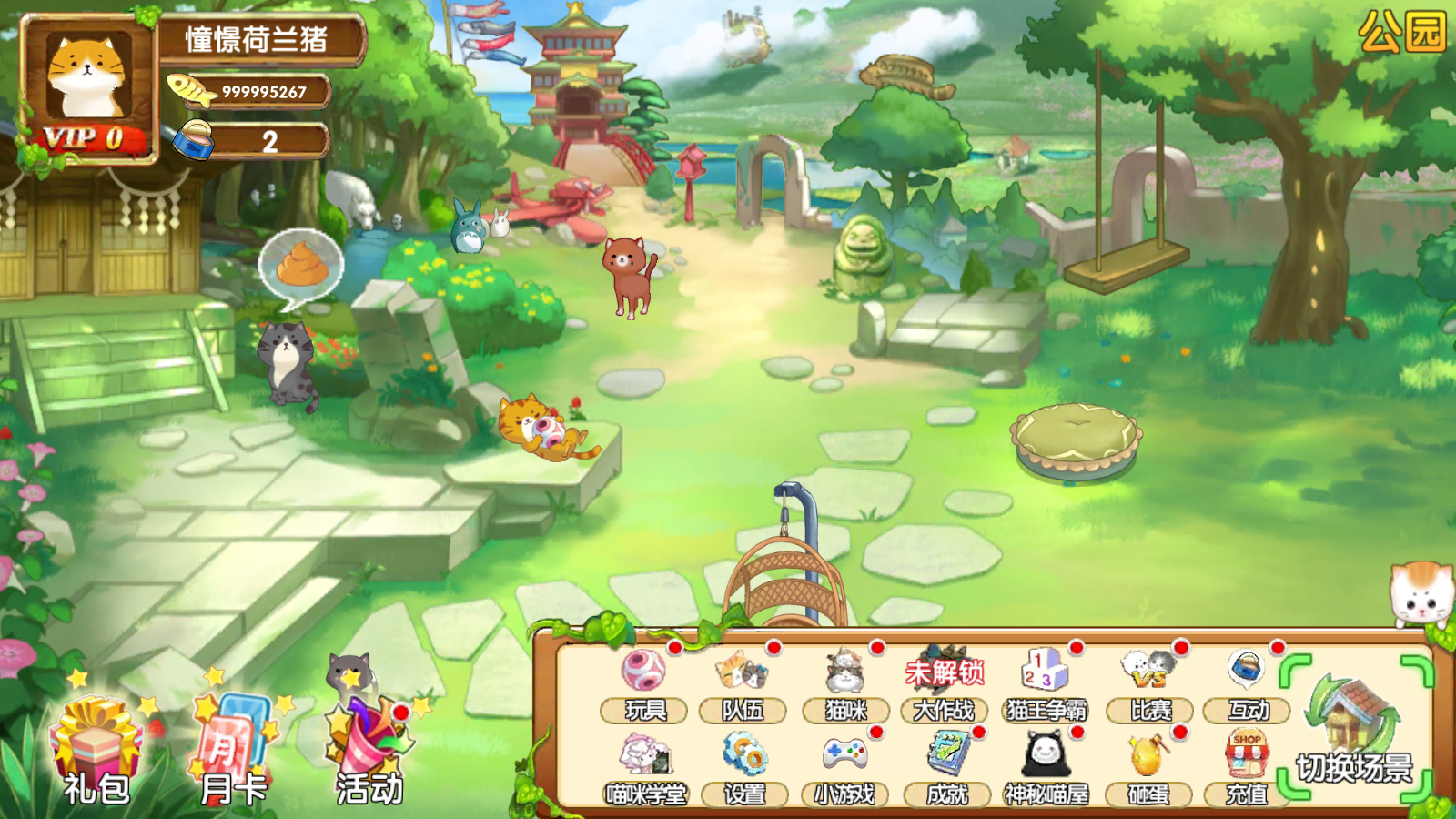Open the 砸蛋 egg smashing game
Viewport: 1456px width, 819px height.
coord(1148,769)
